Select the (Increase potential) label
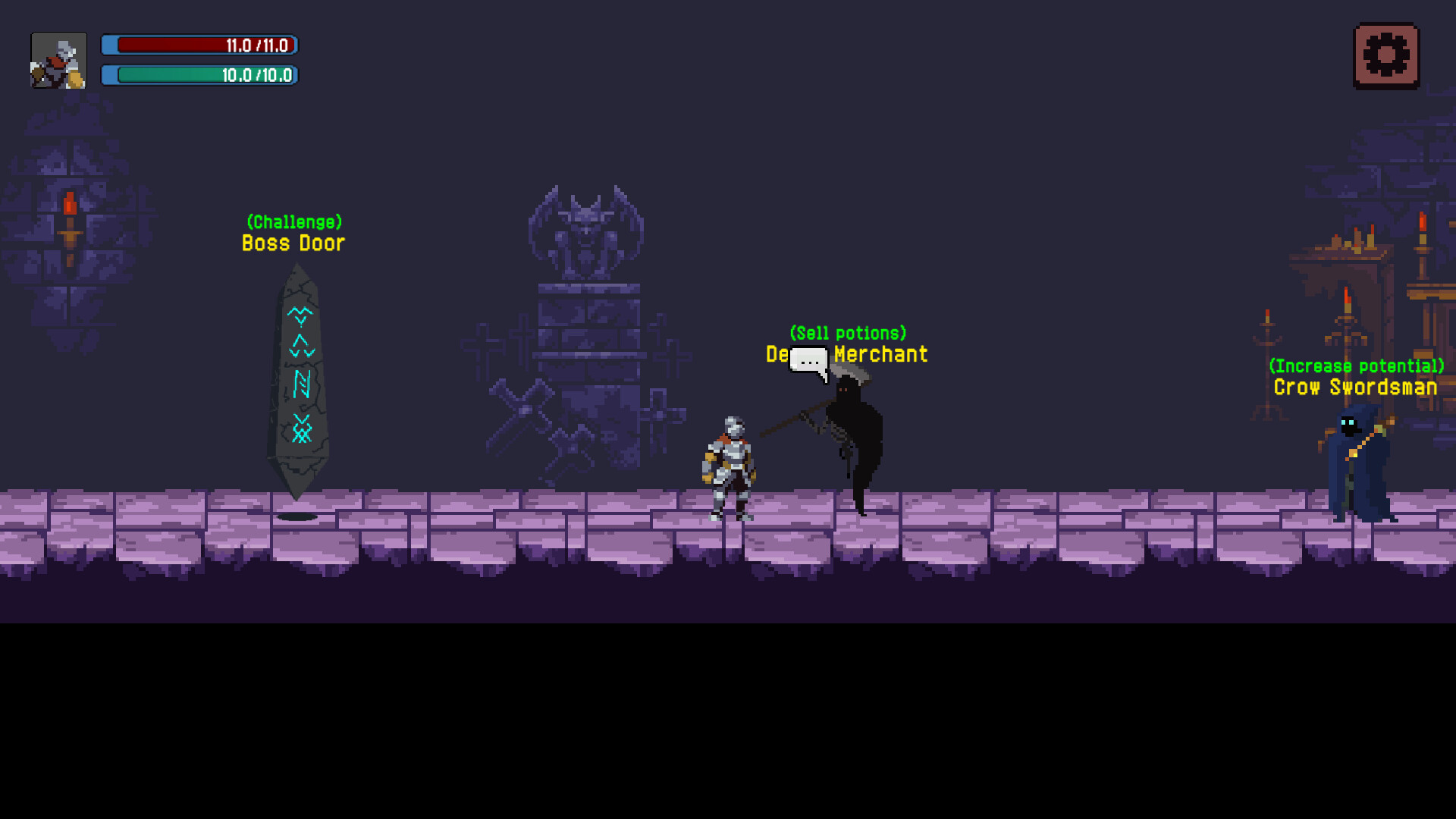This screenshot has width=1456, height=819. 1356,366
